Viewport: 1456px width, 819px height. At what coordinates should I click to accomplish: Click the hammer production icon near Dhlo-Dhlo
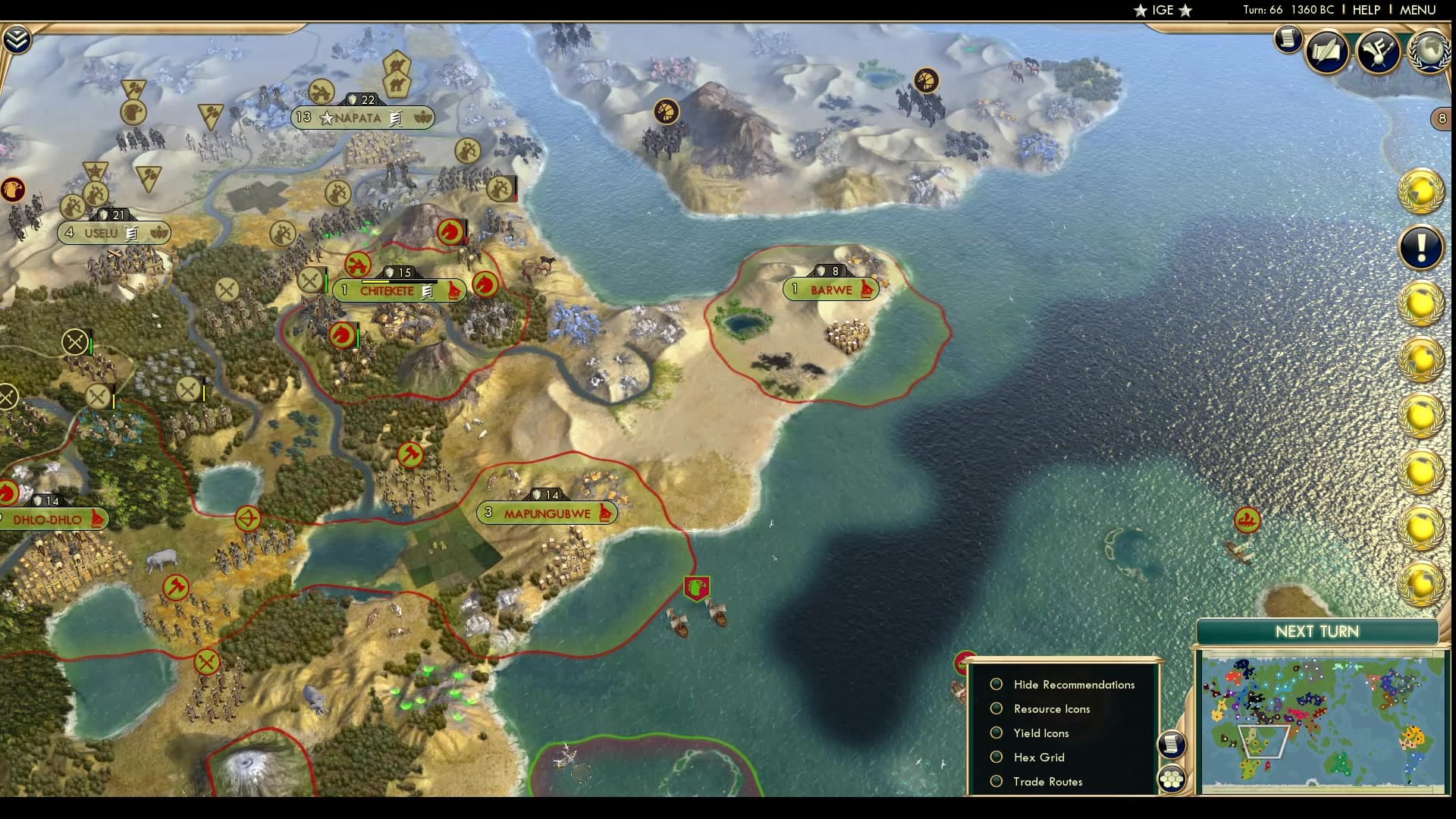(176, 586)
